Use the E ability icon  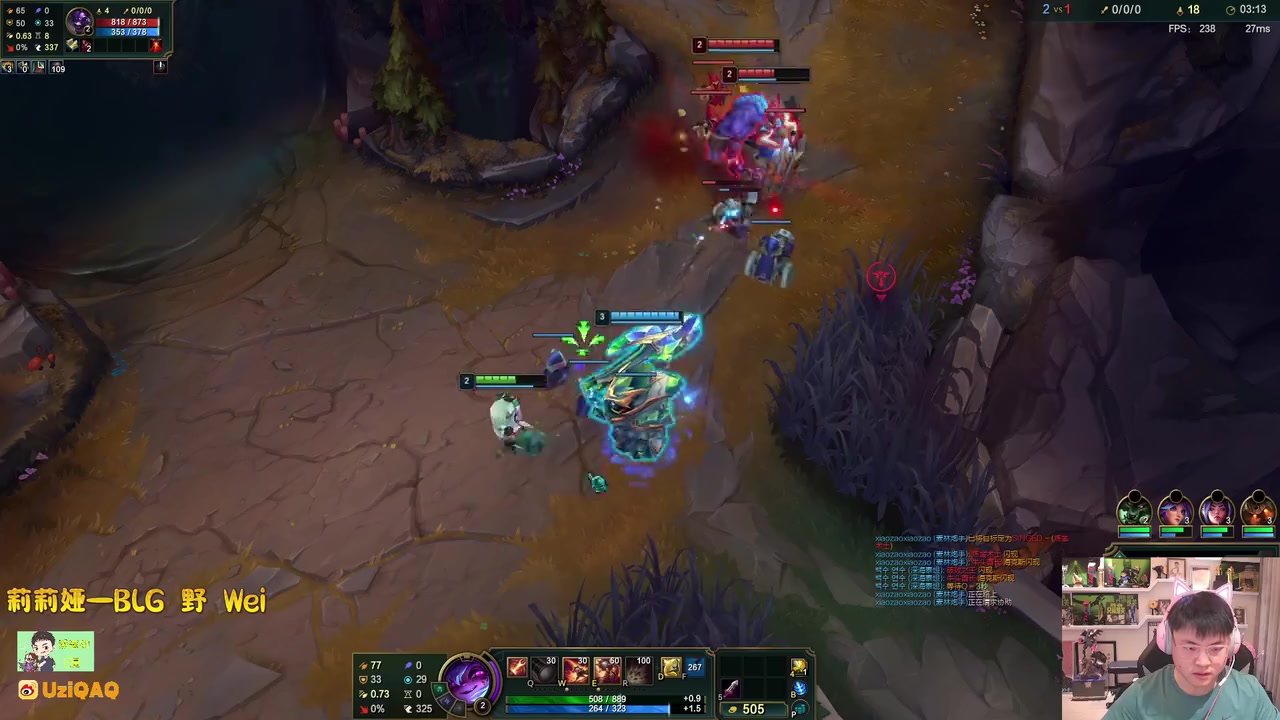[607, 669]
